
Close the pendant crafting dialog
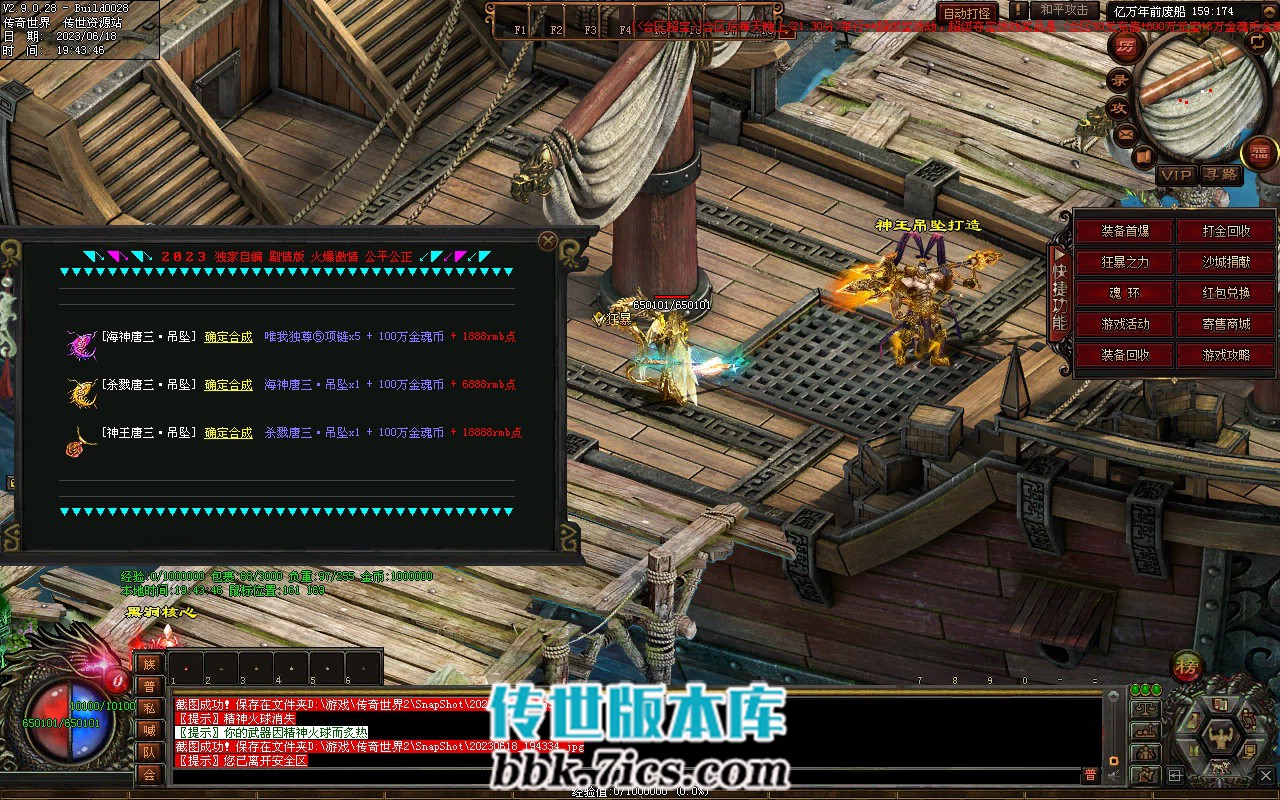coord(547,241)
